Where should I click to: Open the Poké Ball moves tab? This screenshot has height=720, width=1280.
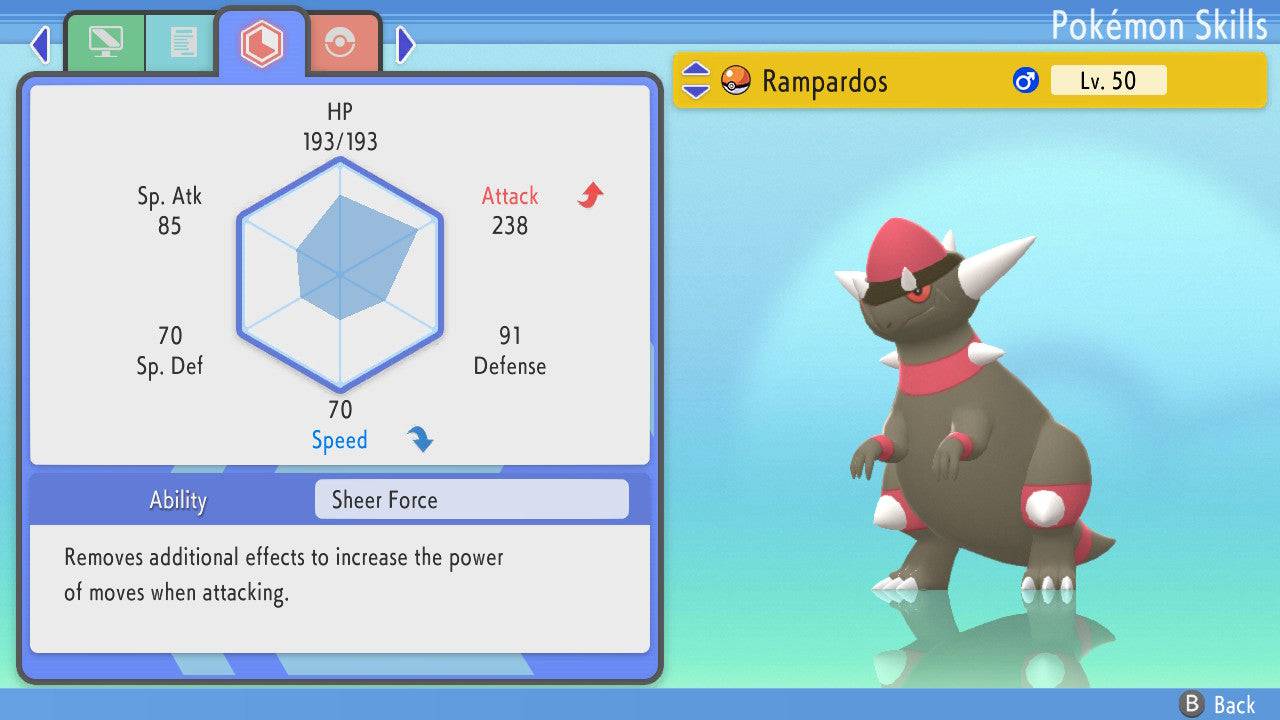pos(340,43)
